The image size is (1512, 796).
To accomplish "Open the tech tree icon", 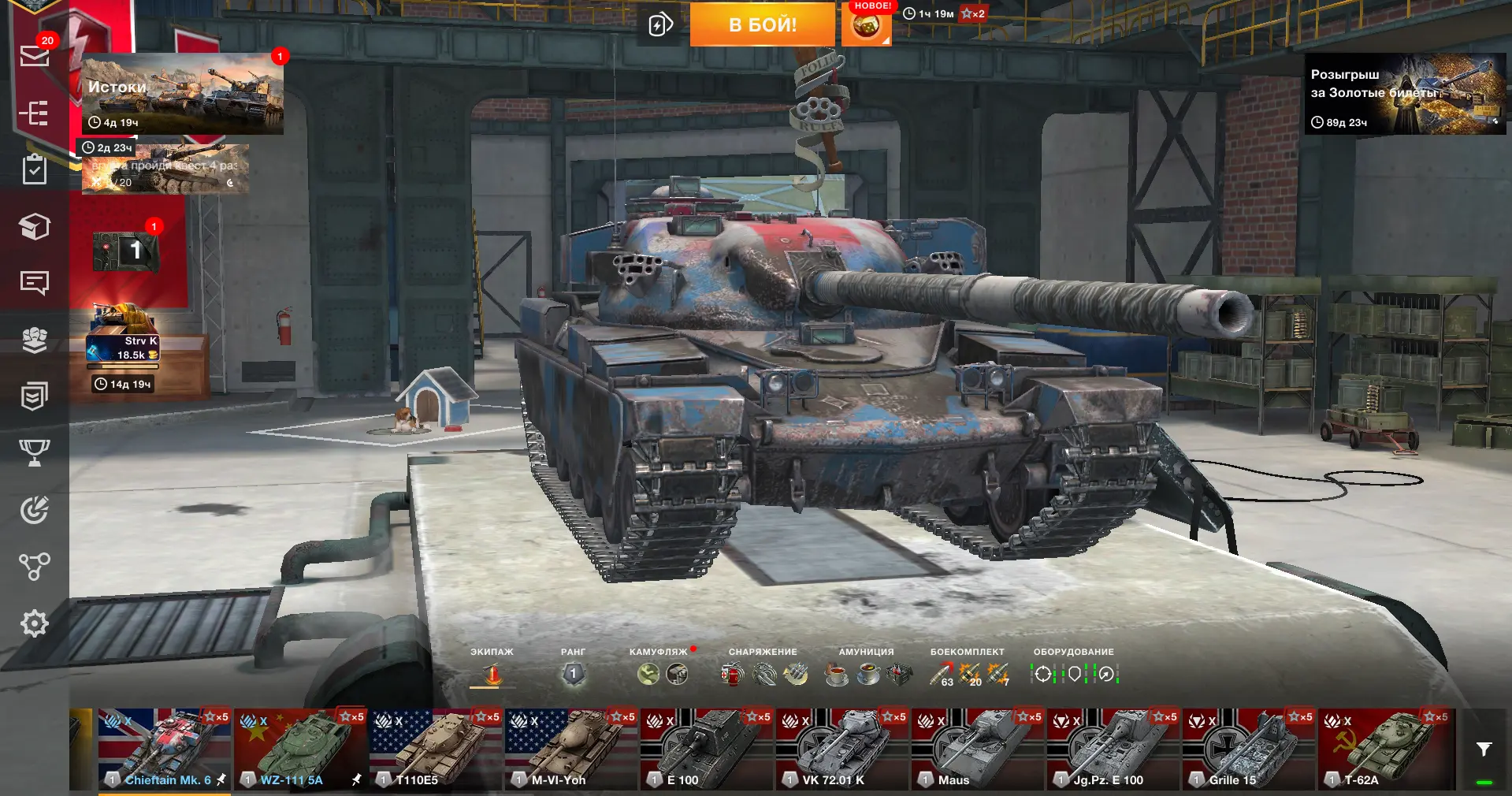I will click(34, 566).
